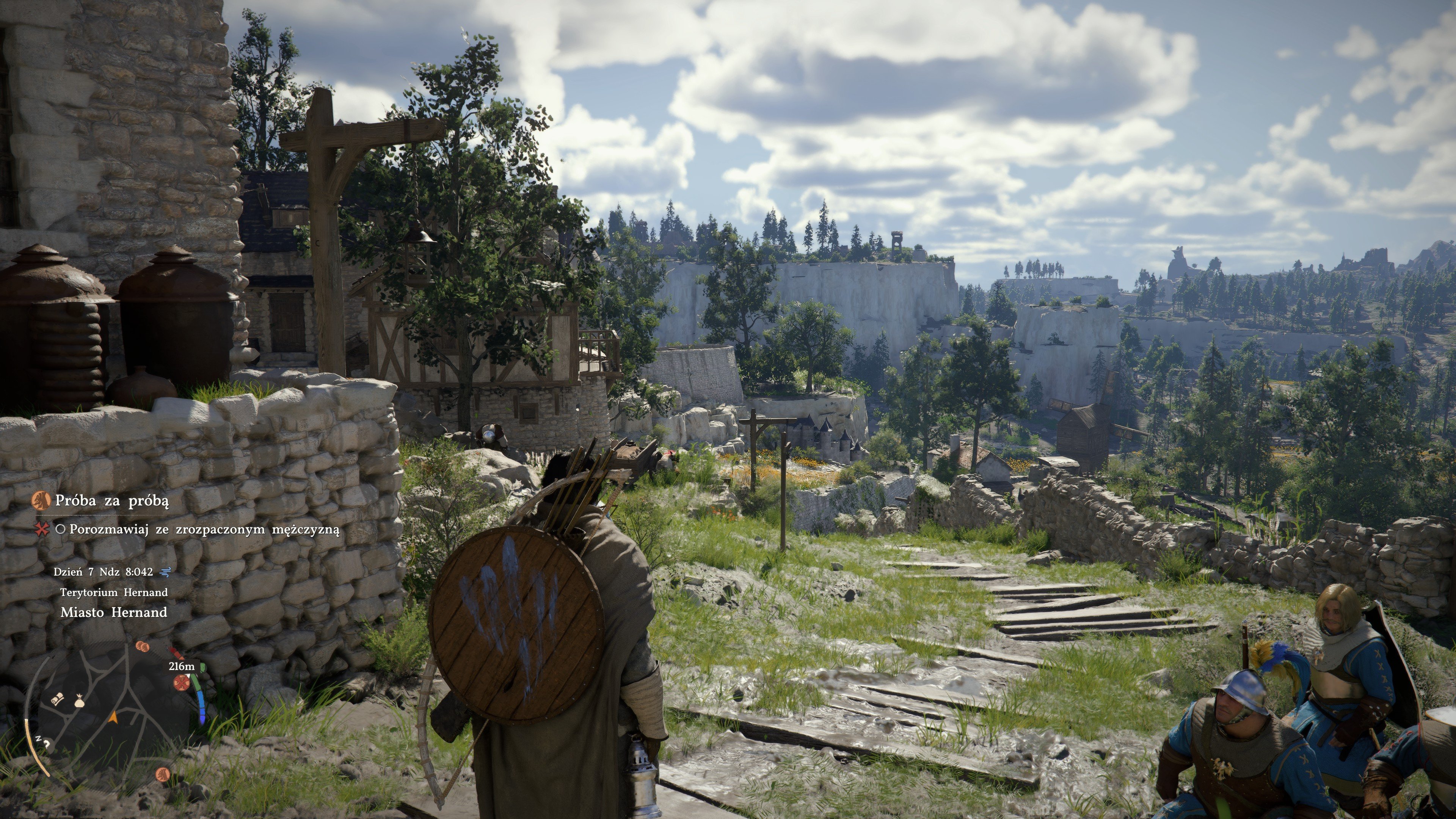Open the 'Próba za próbą' quest tracker title
The image size is (1456, 819).
[x=111, y=501]
